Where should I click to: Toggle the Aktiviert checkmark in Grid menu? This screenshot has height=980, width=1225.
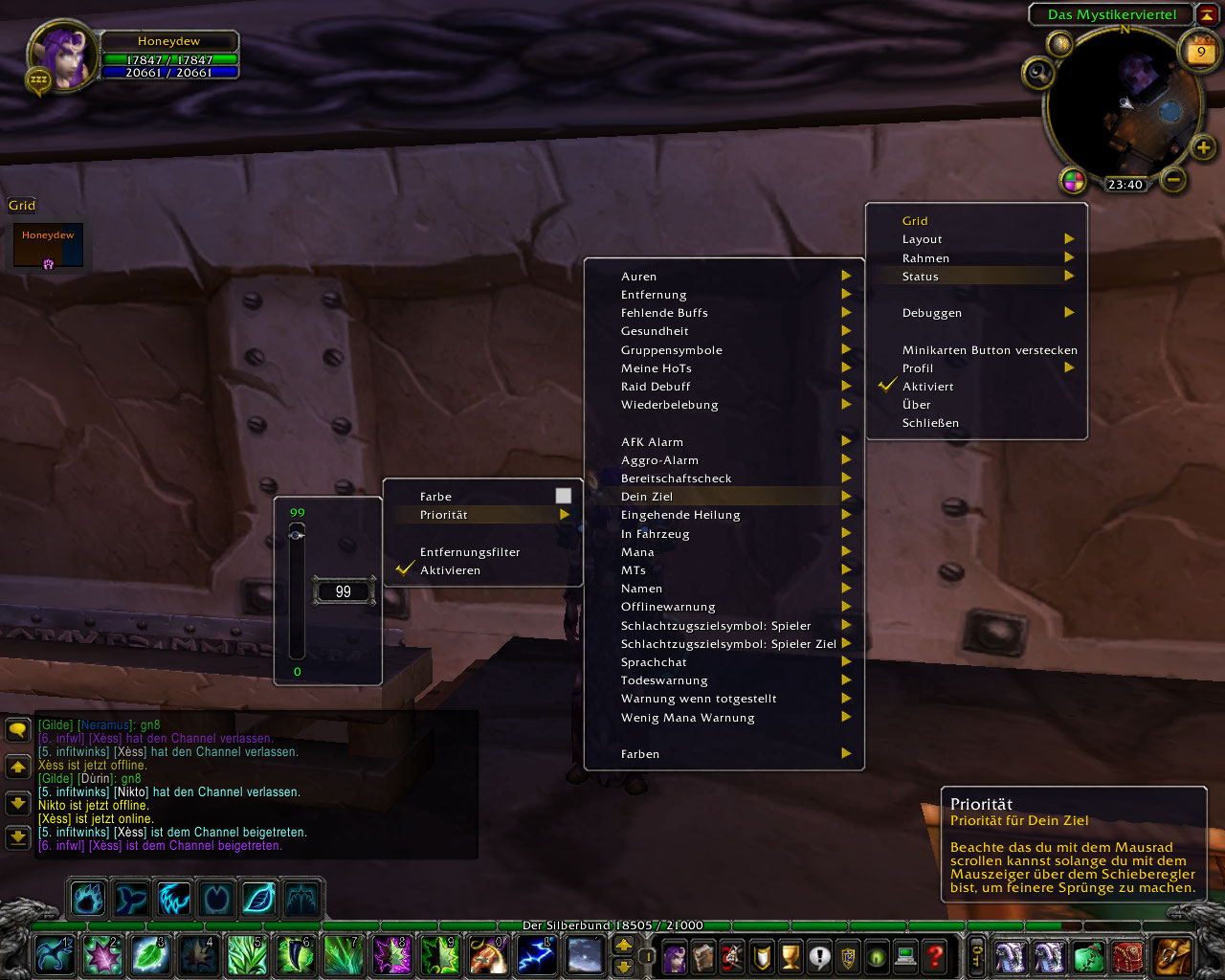coord(927,387)
